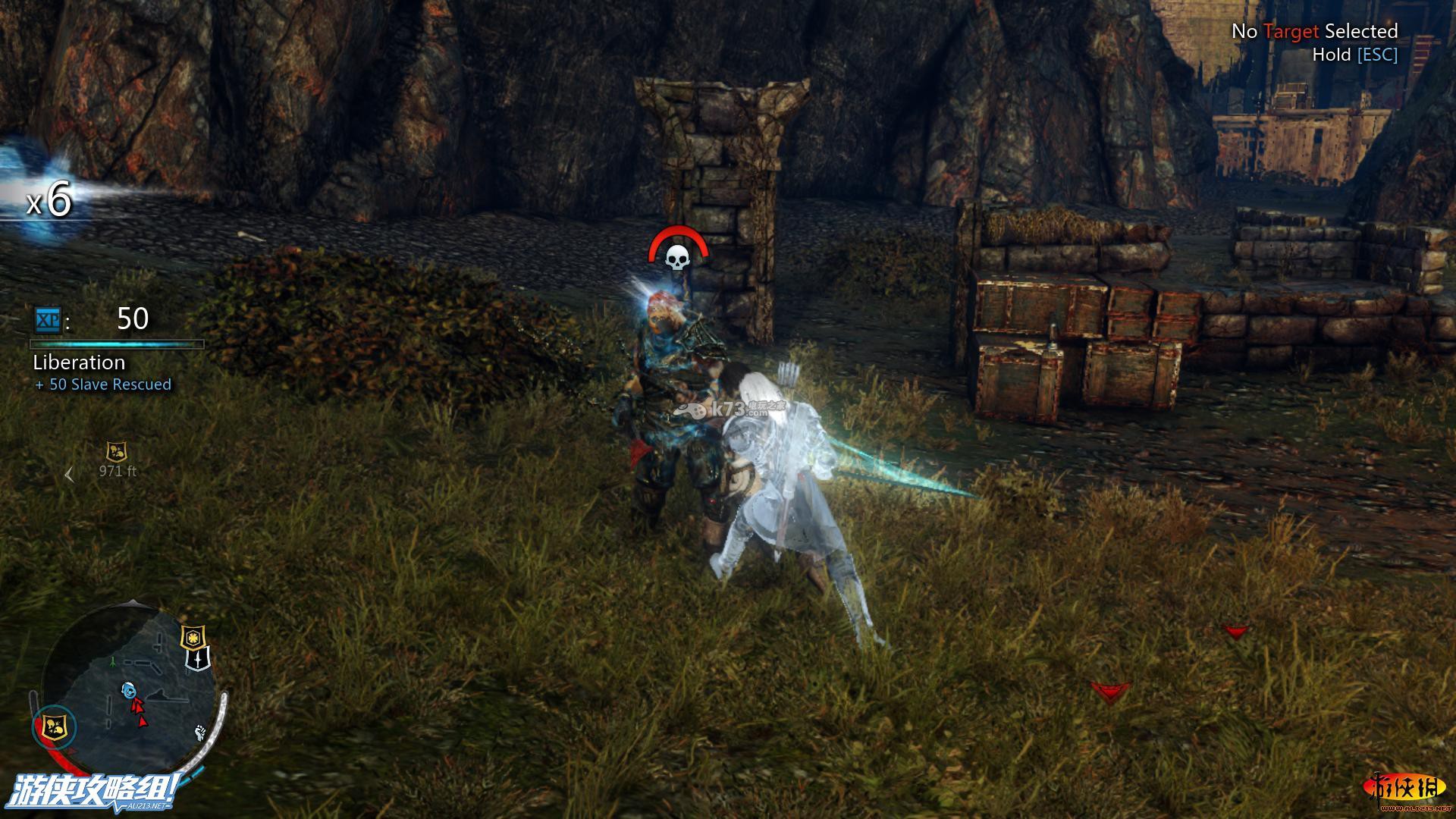The width and height of the screenshot is (1456, 819).
Task: Click the white fist icon on minimap
Action: pyautogui.click(x=200, y=732)
